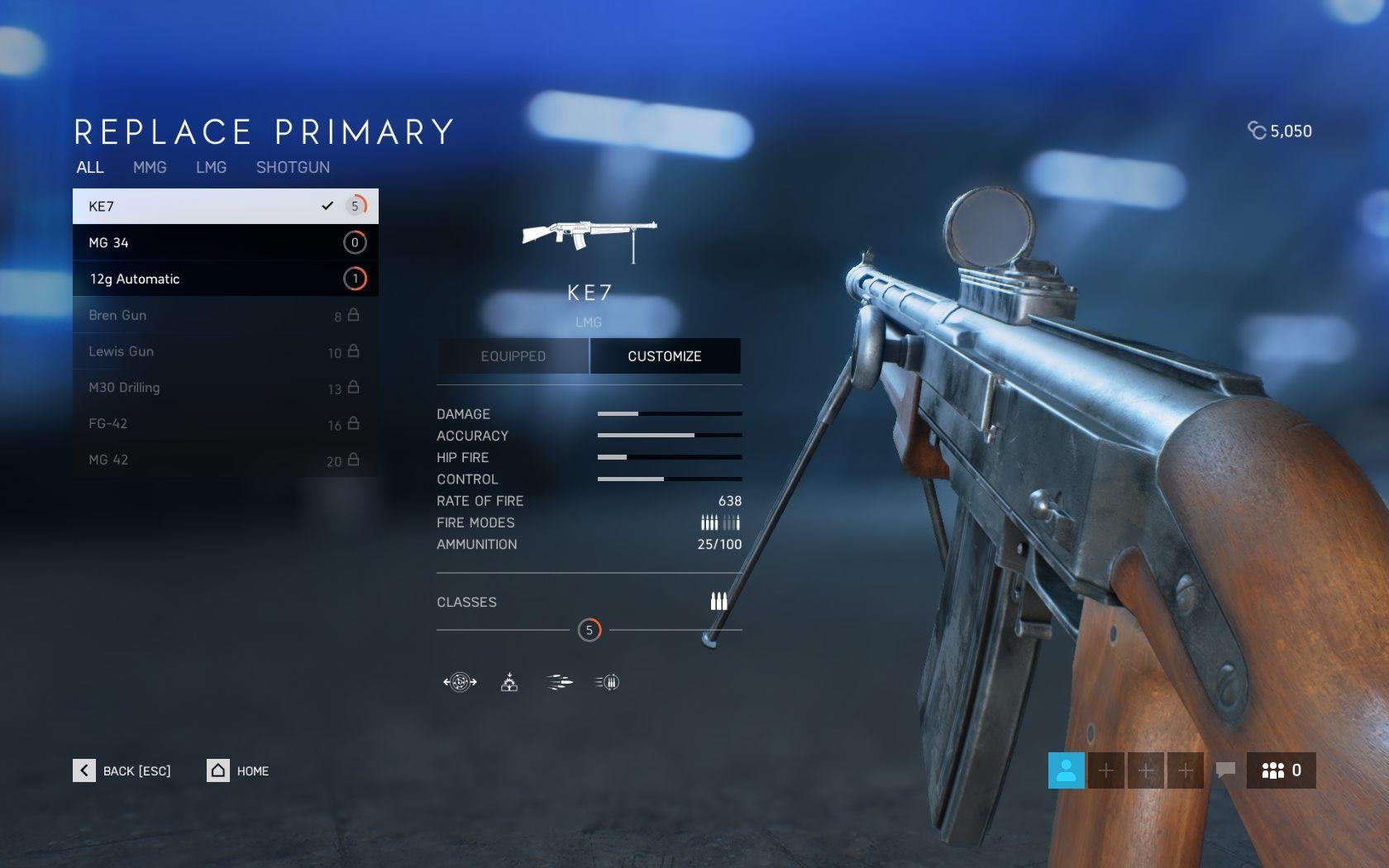Screen dimensions: 1389x868
Task: Open the chat speech bubble icon
Action: (1225, 770)
